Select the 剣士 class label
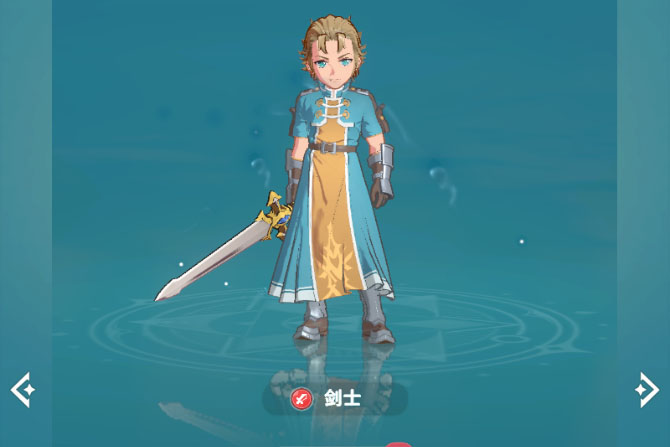670x447 pixels. [334, 399]
